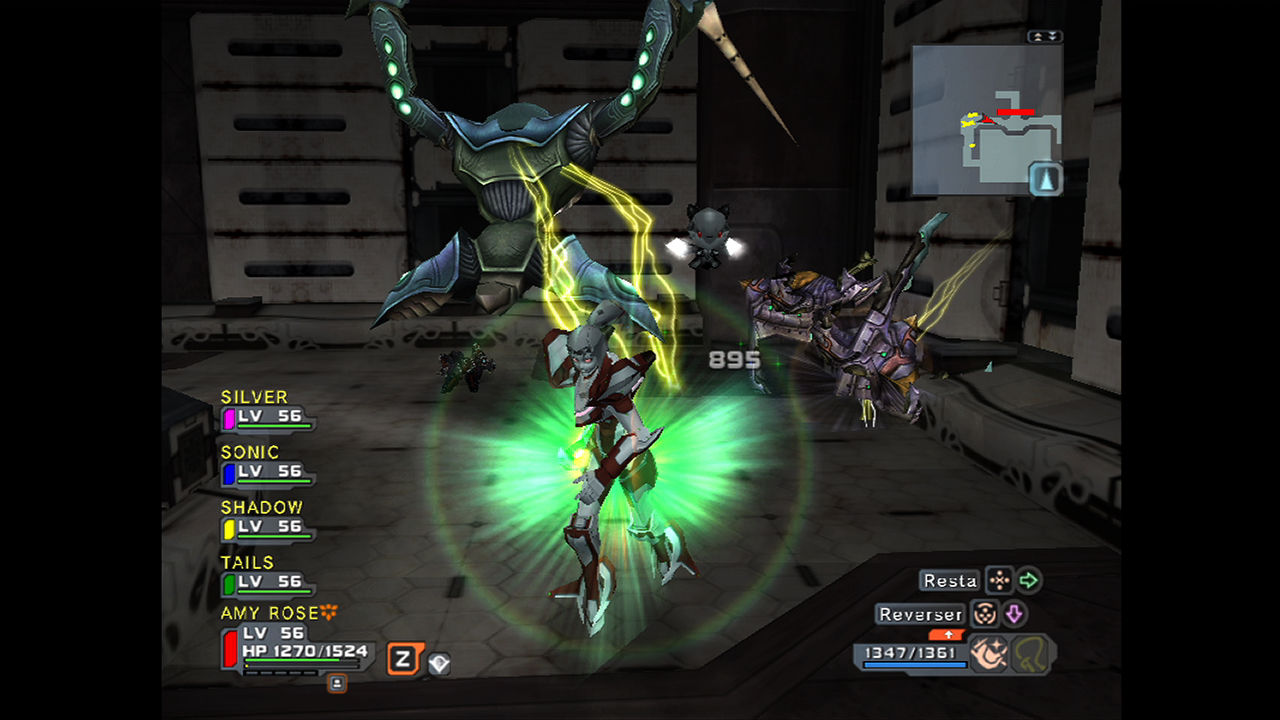Select the dimmed whip weapon icon

click(1029, 655)
